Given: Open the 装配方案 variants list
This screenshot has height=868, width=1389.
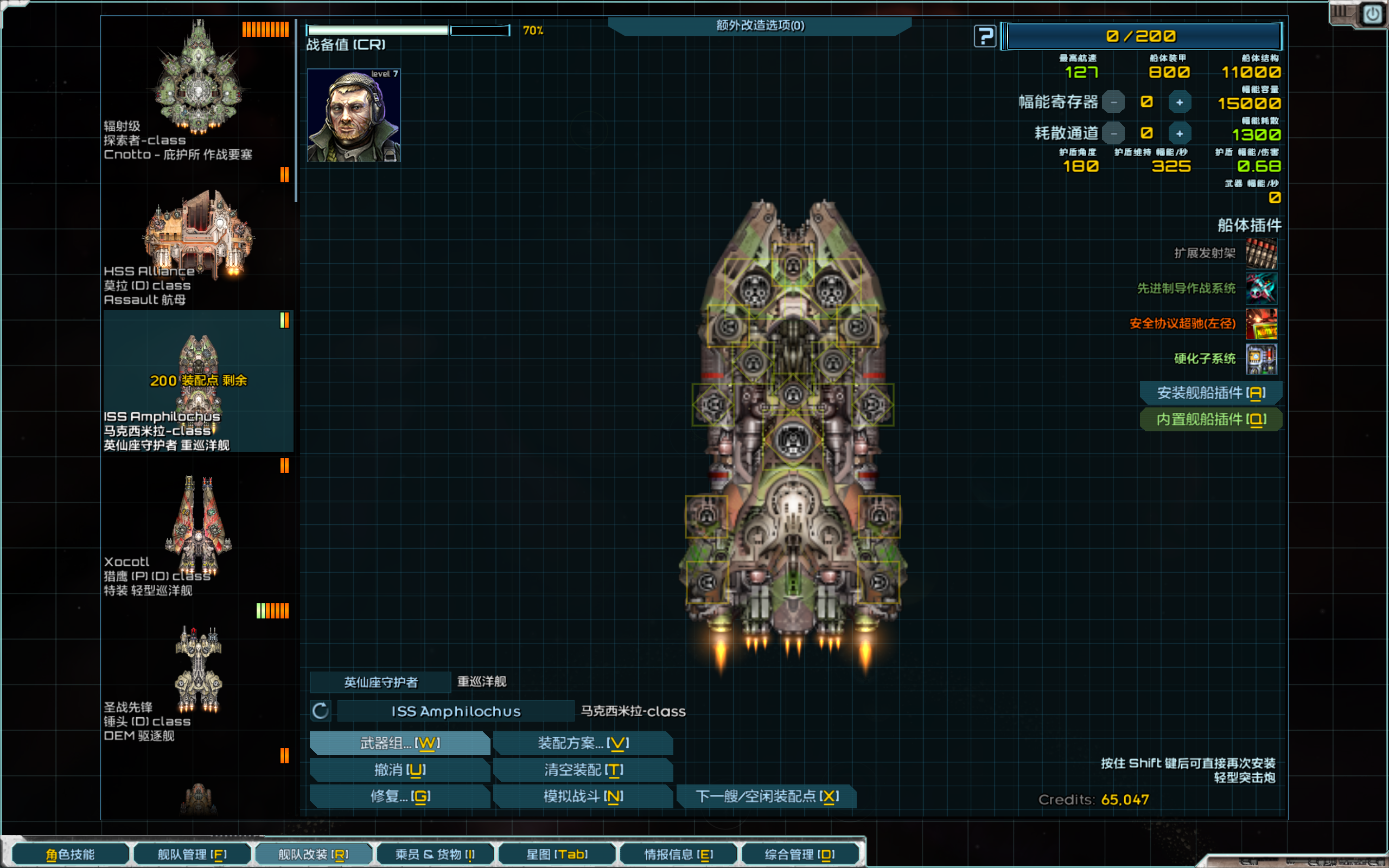Looking at the screenshot, I should (x=583, y=743).
